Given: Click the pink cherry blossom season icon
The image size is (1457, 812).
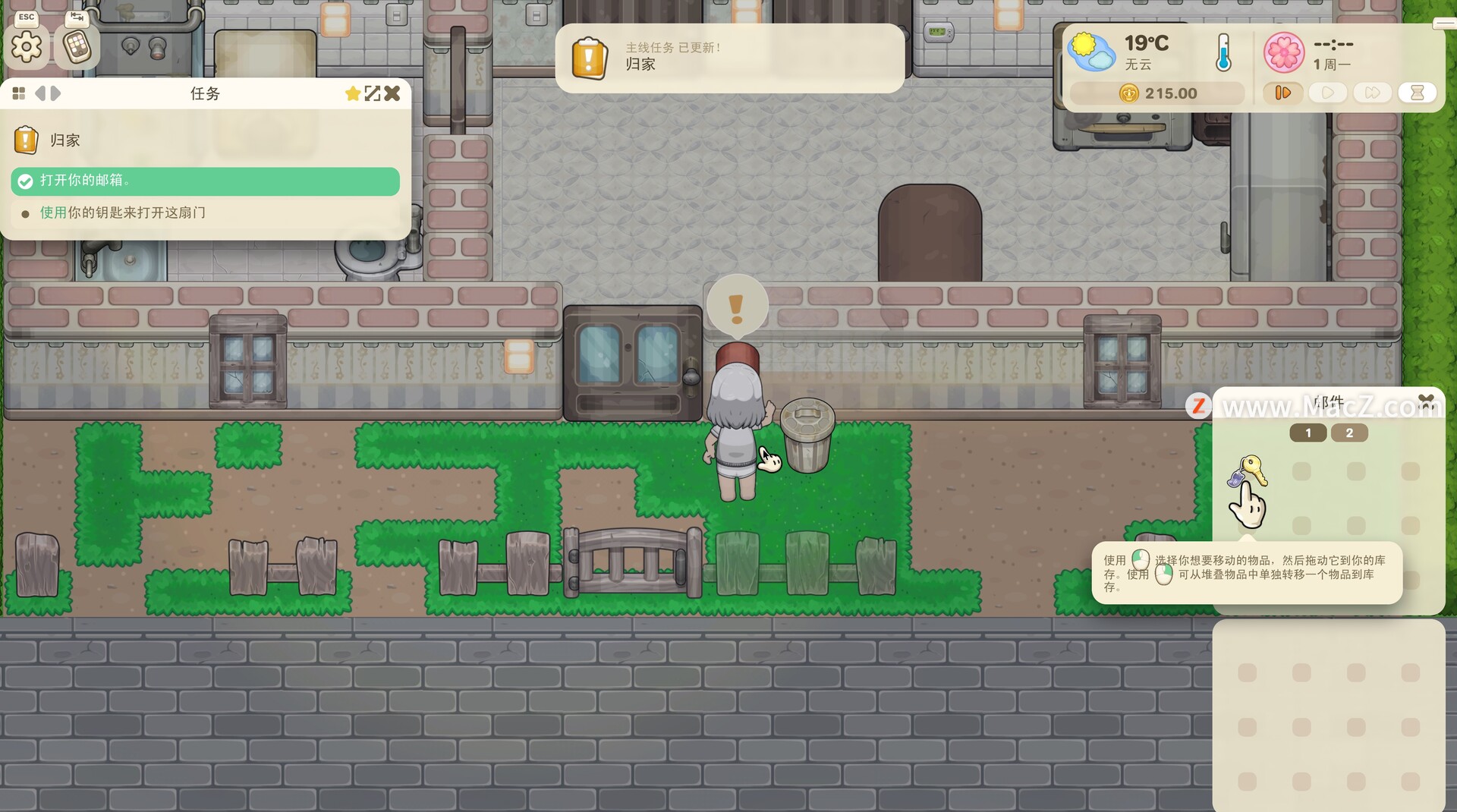Looking at the screenshot, I should click(1283, 52).
